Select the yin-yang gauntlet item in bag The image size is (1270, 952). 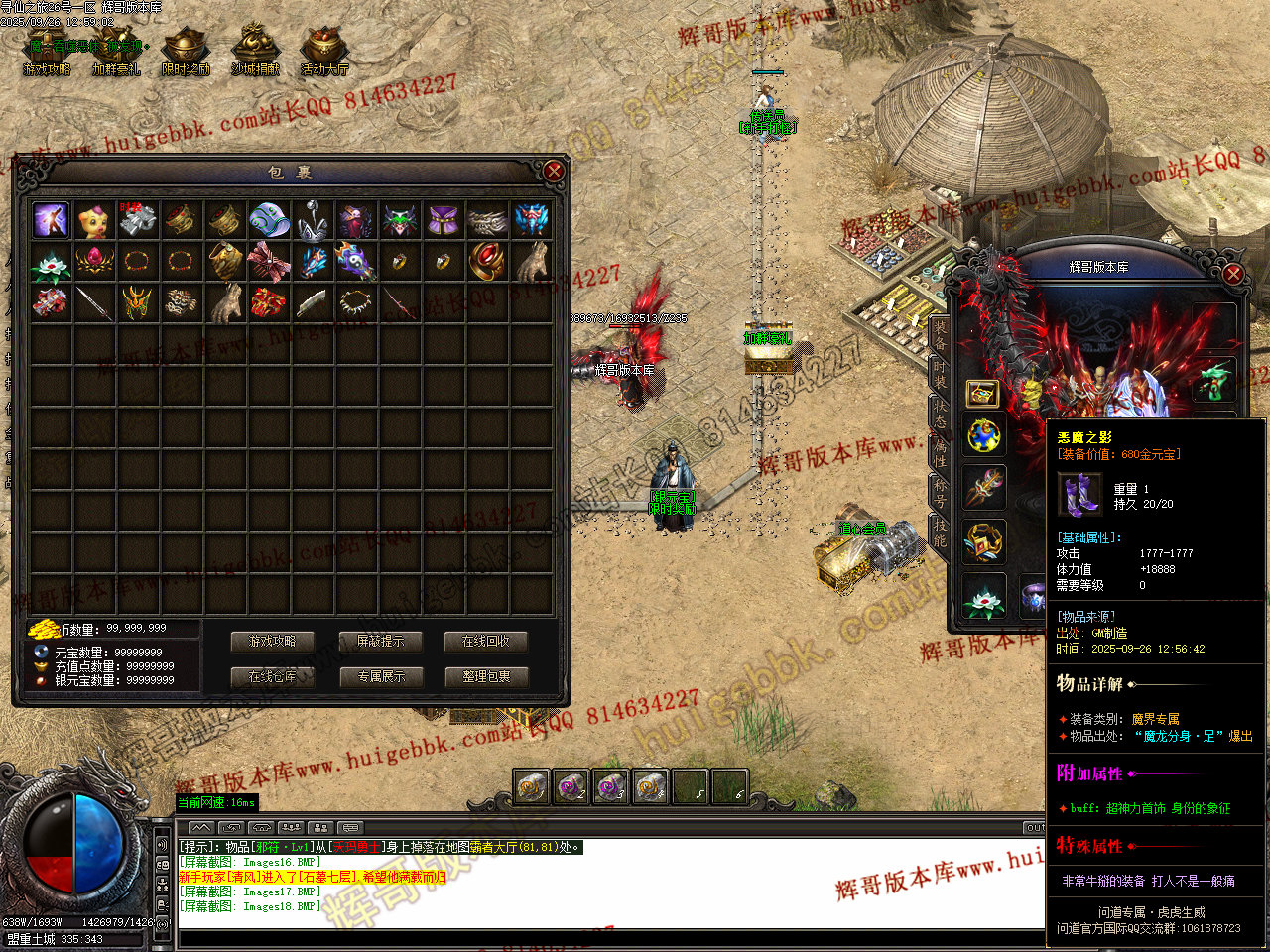(355, 262)
